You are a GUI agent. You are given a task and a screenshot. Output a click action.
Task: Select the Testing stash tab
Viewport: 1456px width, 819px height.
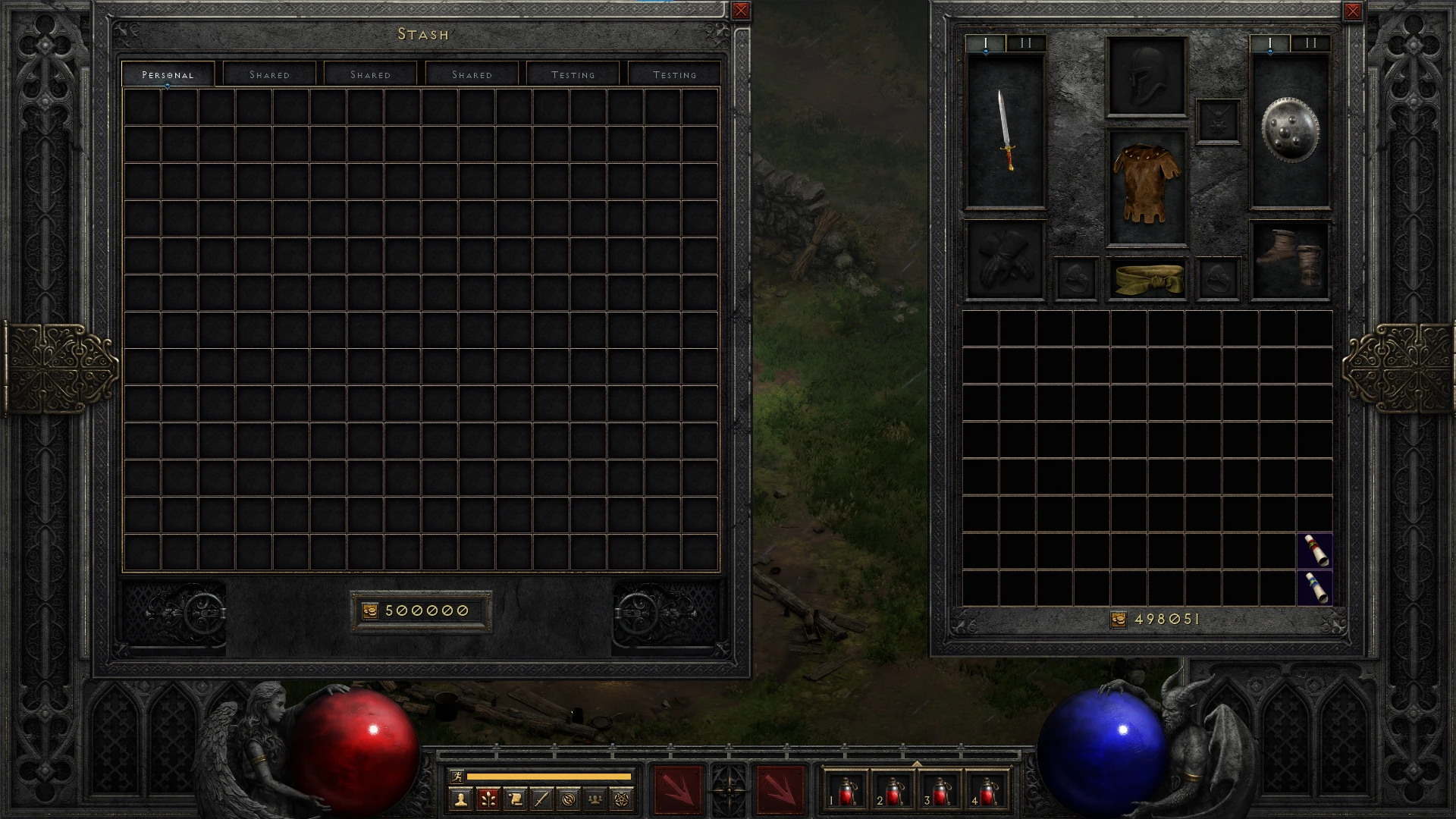[x=573, y=74]
